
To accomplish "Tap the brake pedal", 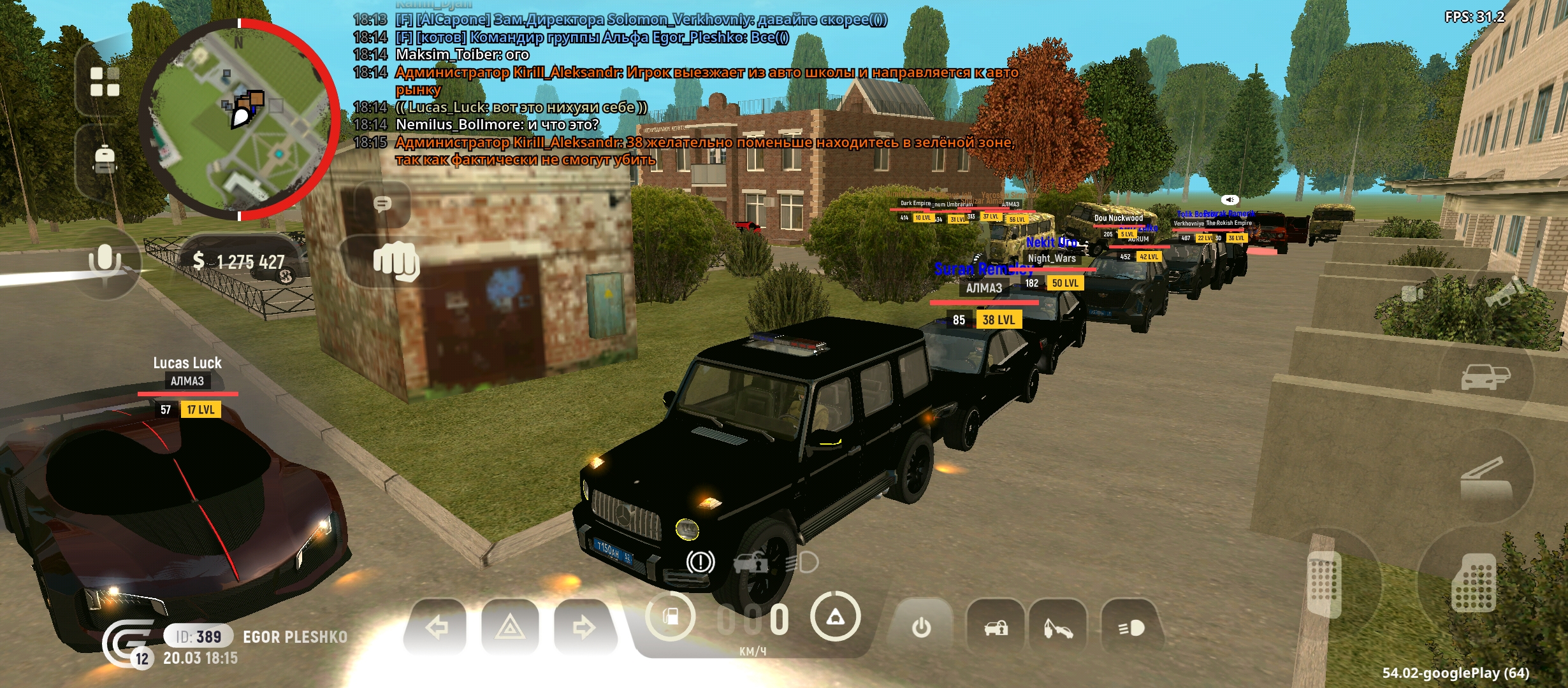I will click(x=1325, y=583).
